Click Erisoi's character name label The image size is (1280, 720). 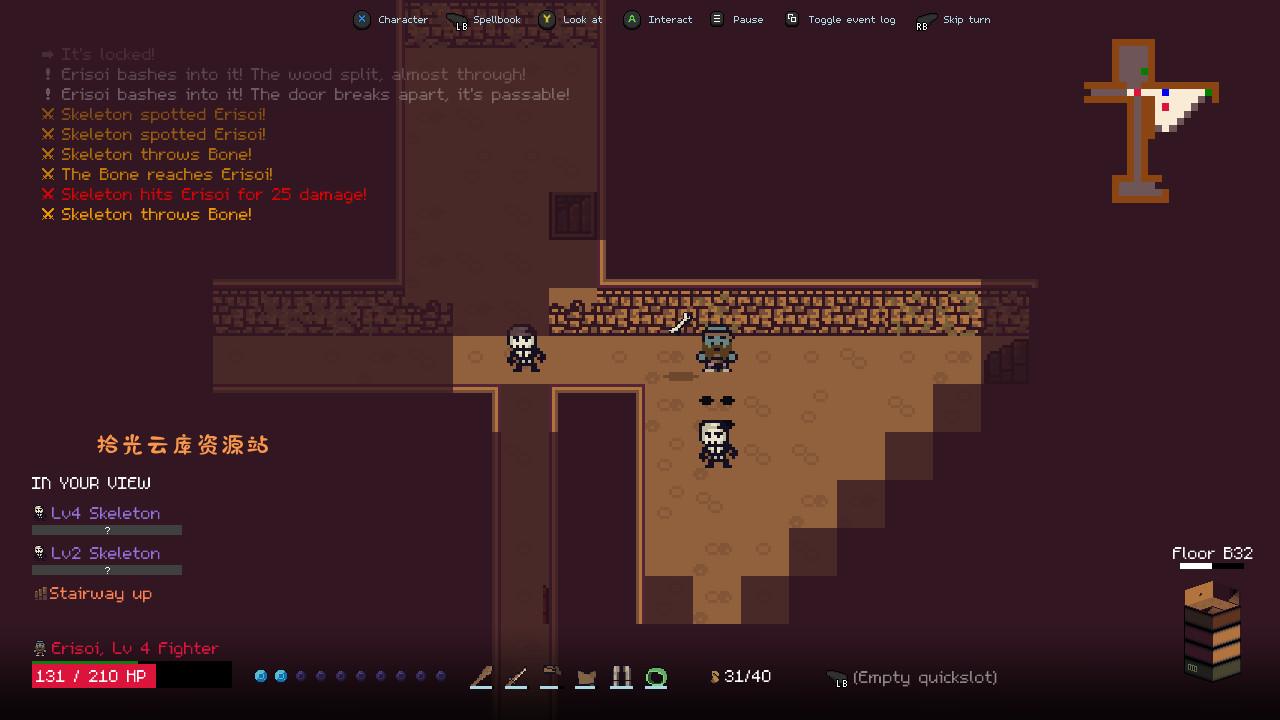[134, 648]
